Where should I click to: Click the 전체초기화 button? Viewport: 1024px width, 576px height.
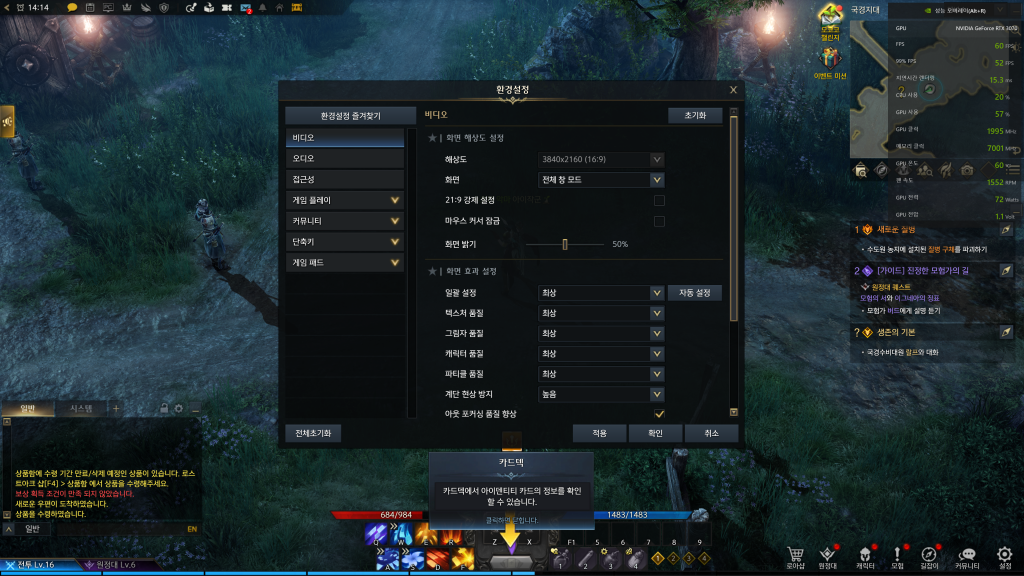click(x=313, y=433)
